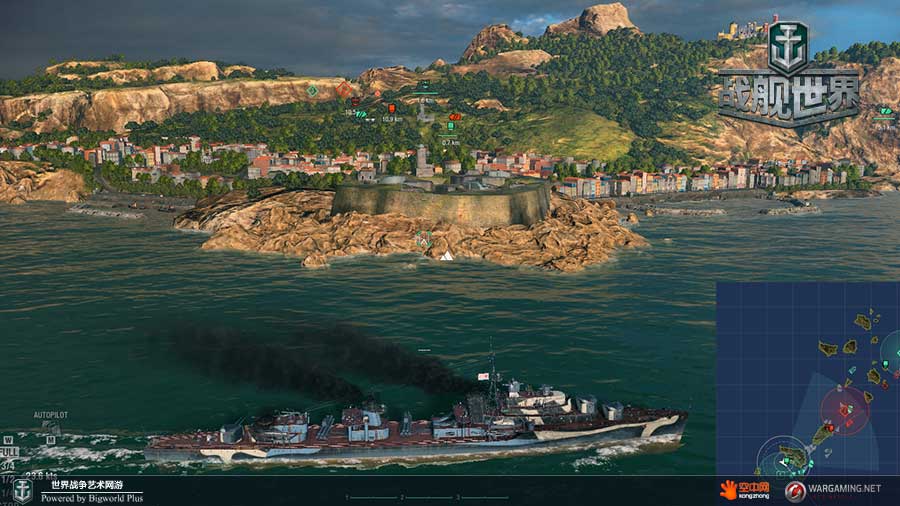
Task: Toggle the Autopilot icon
Action: [50, 427]
